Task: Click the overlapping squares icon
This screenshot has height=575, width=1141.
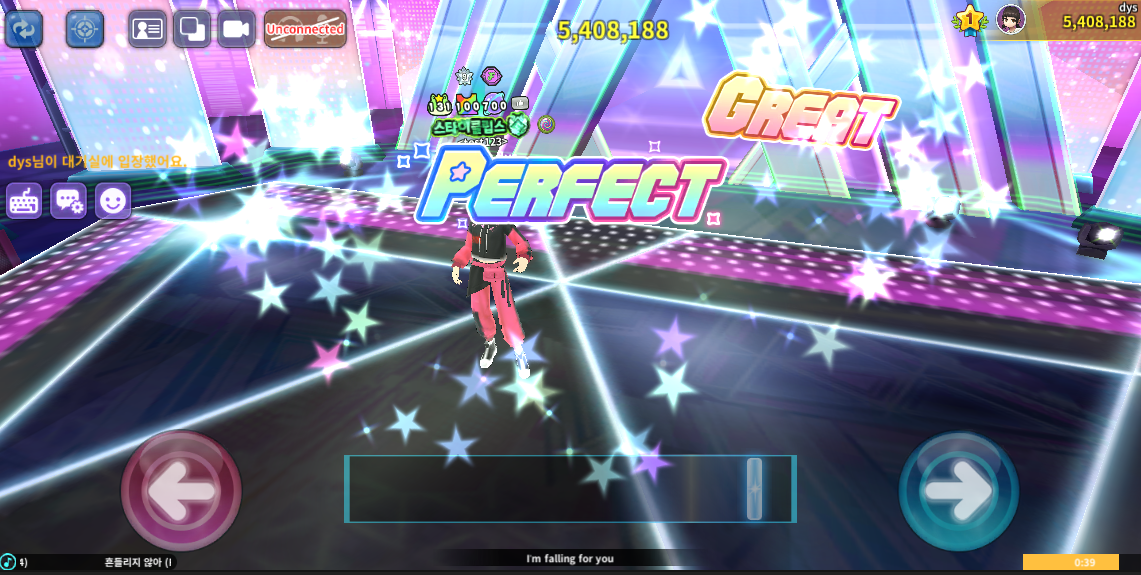Action: (192, 29)
